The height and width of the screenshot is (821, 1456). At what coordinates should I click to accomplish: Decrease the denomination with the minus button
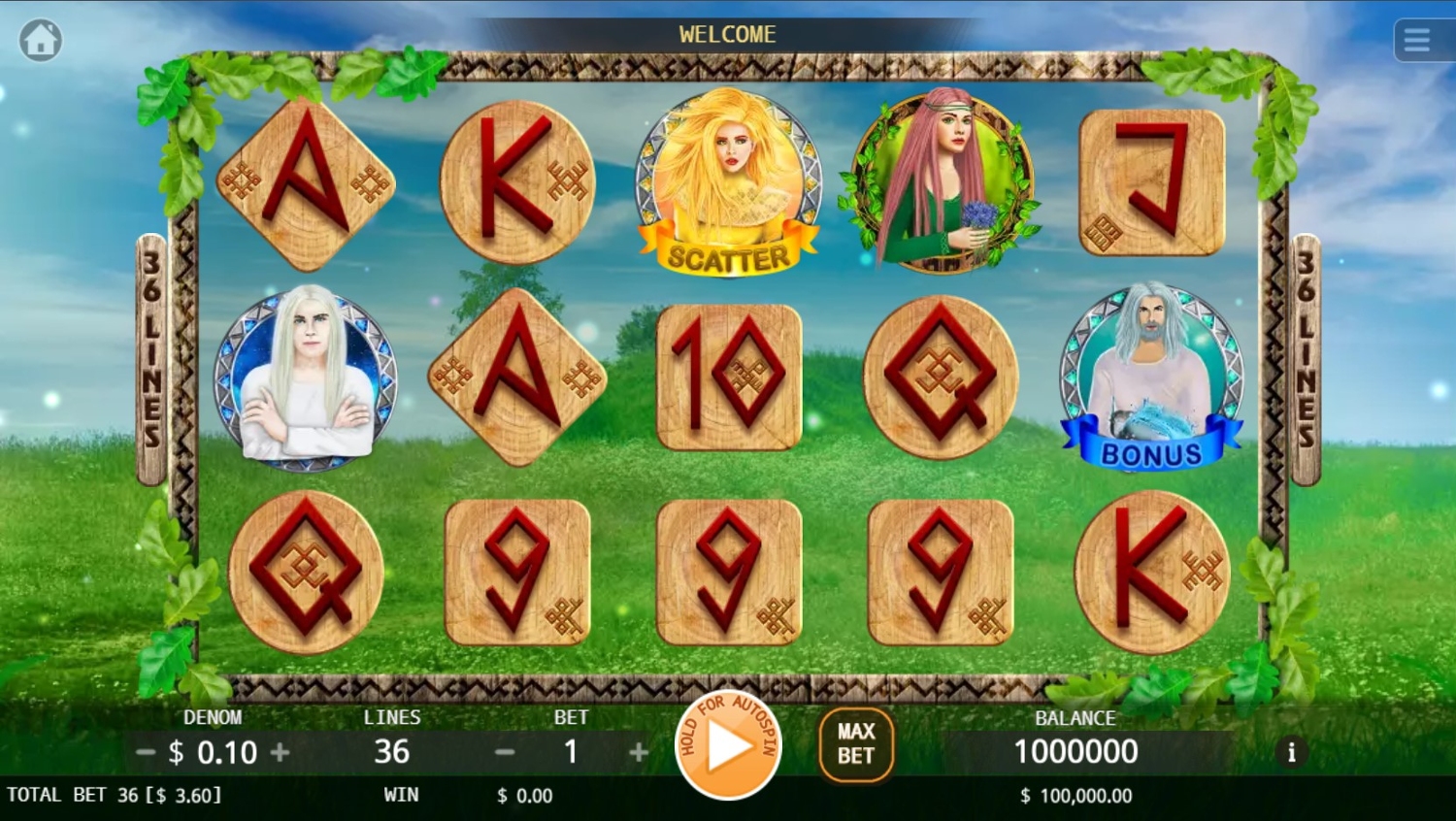pyautogui.click(x=146, y=752)
